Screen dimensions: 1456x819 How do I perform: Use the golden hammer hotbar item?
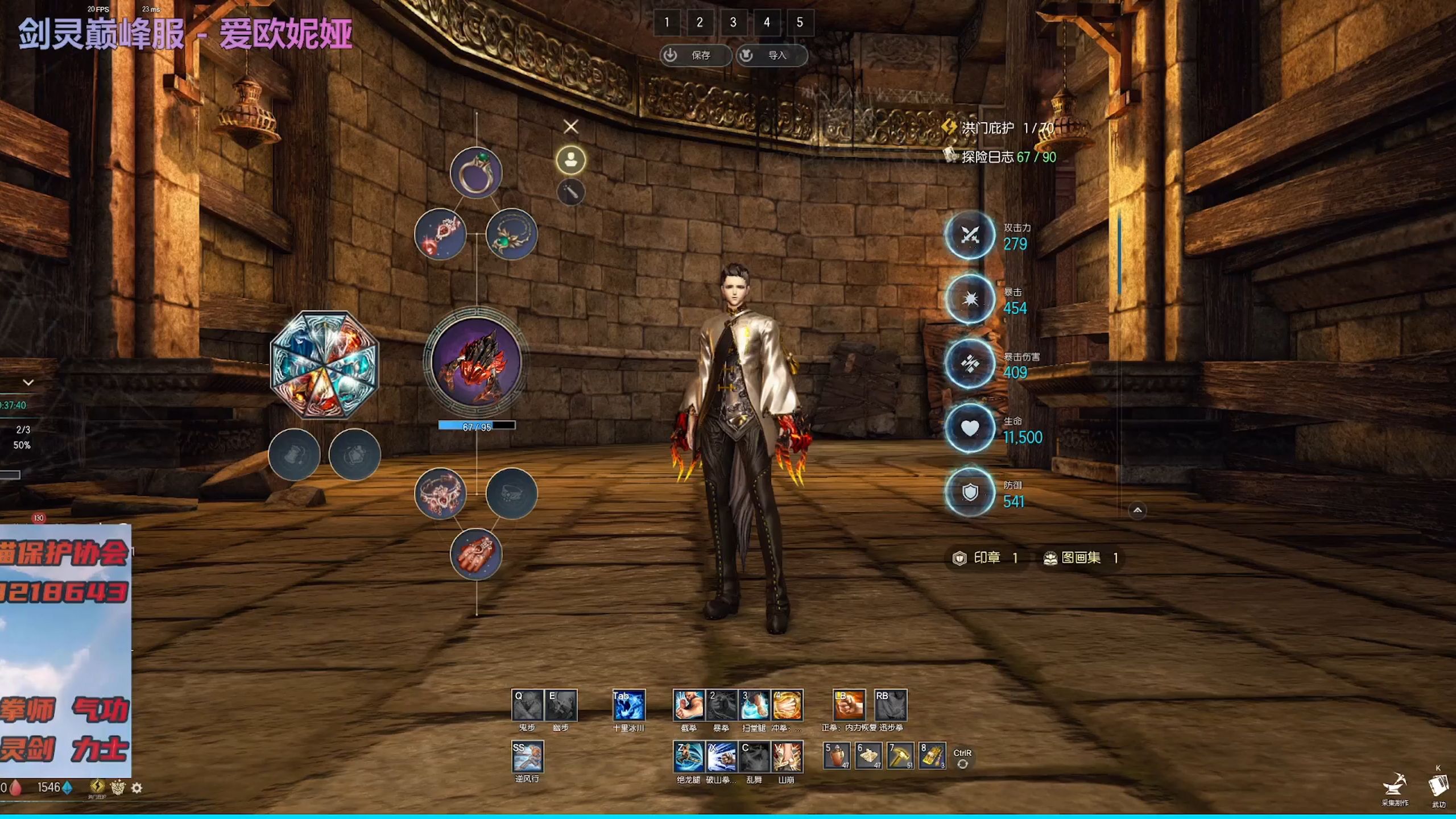900,756
